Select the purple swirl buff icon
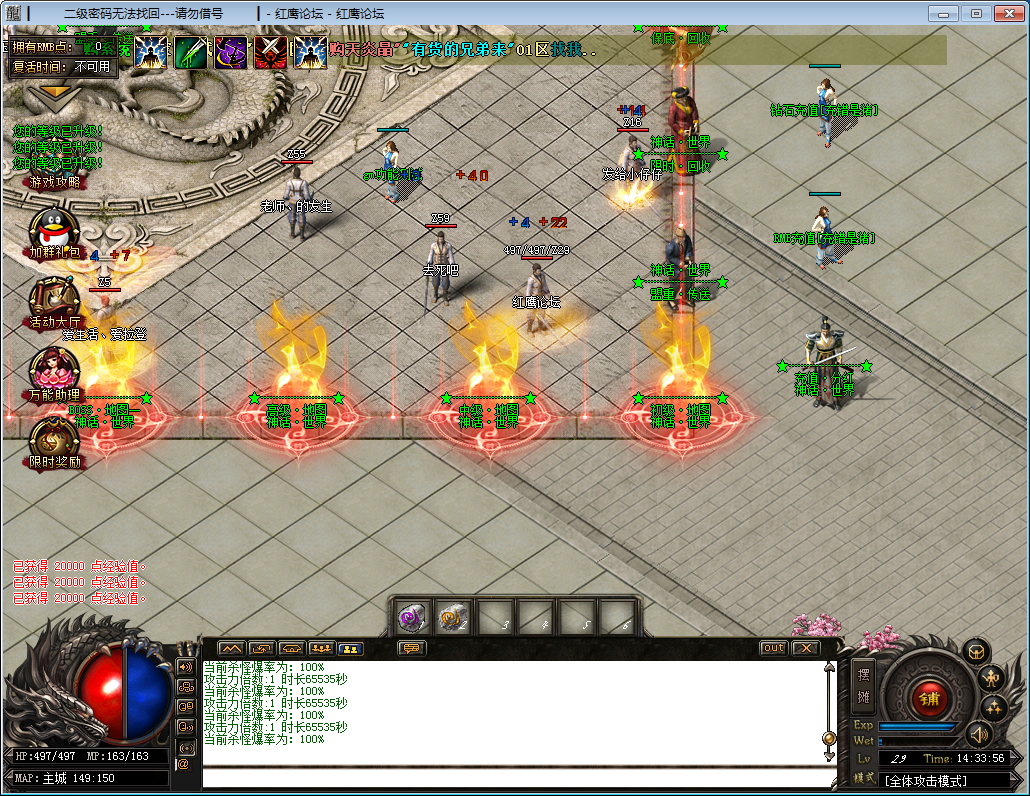1030x796 pixels. pos(231,52)
